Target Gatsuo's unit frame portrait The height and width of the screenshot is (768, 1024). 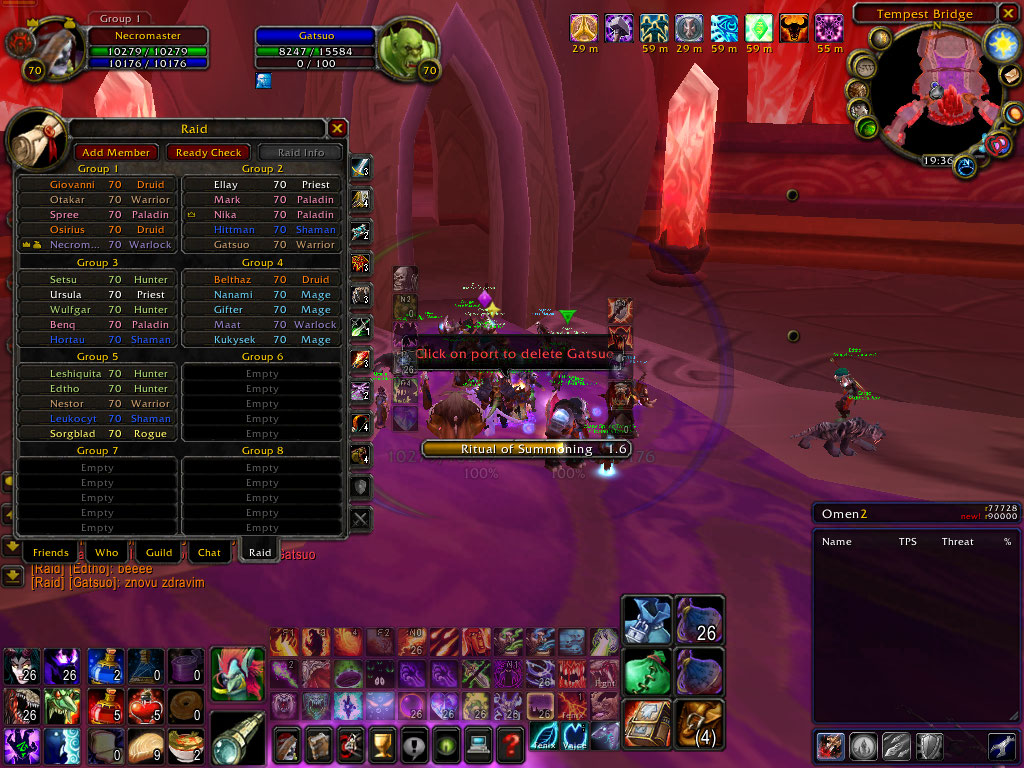(x=407, y=47)
